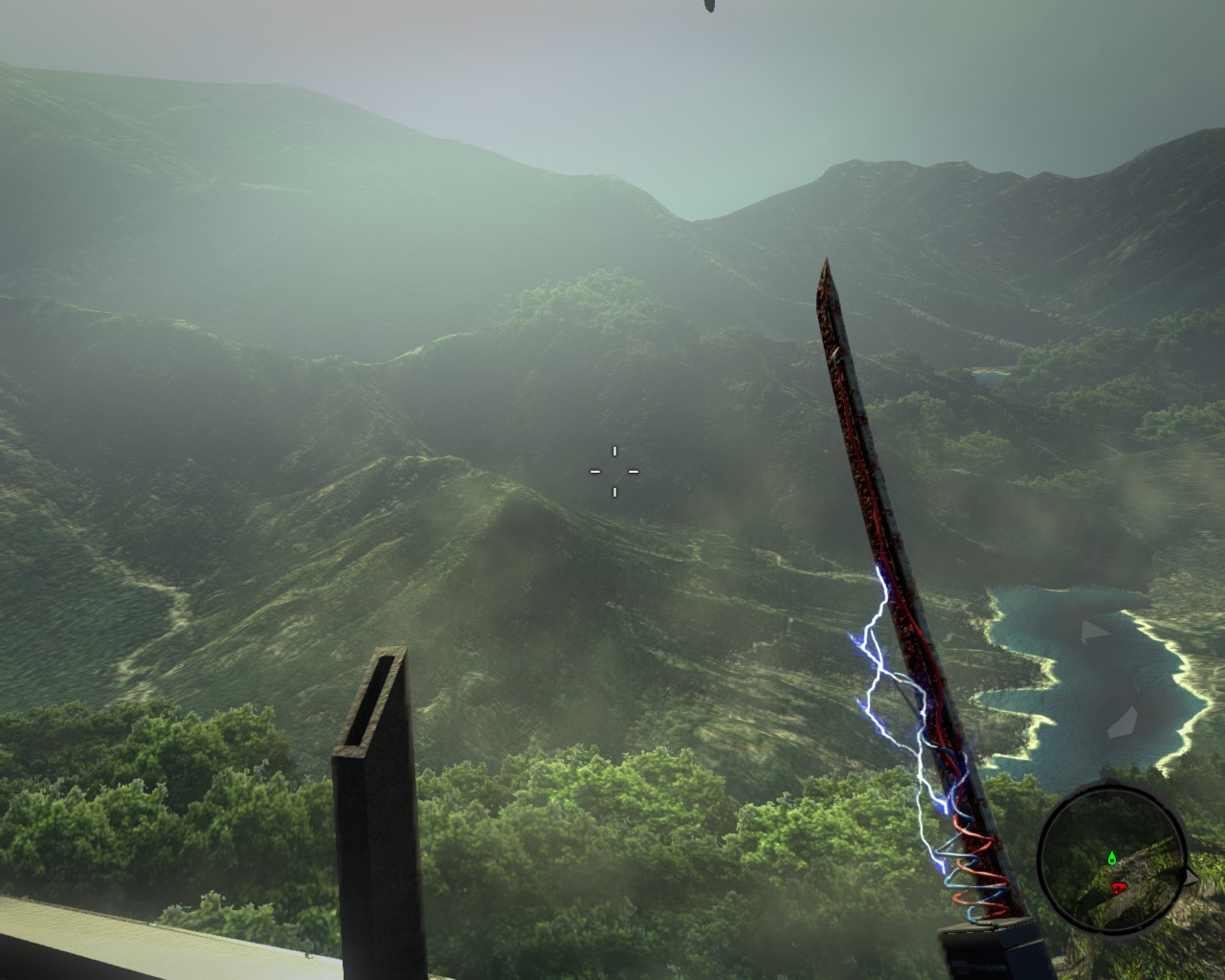Image resolution: width=1225 pixels, height=980 pixels.
Task: Select the red marker on the minimap
Action: (x=1117, y=888)
